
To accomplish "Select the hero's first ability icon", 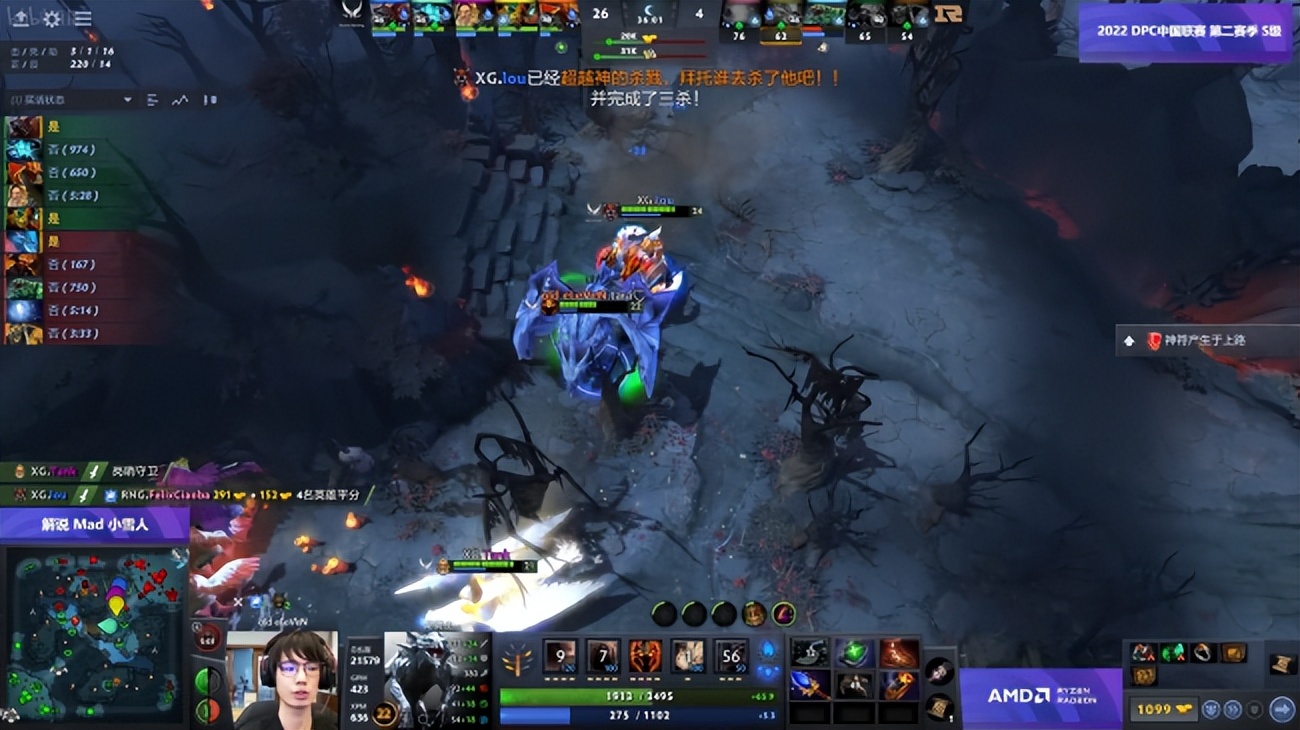I will tap(559, 657).
